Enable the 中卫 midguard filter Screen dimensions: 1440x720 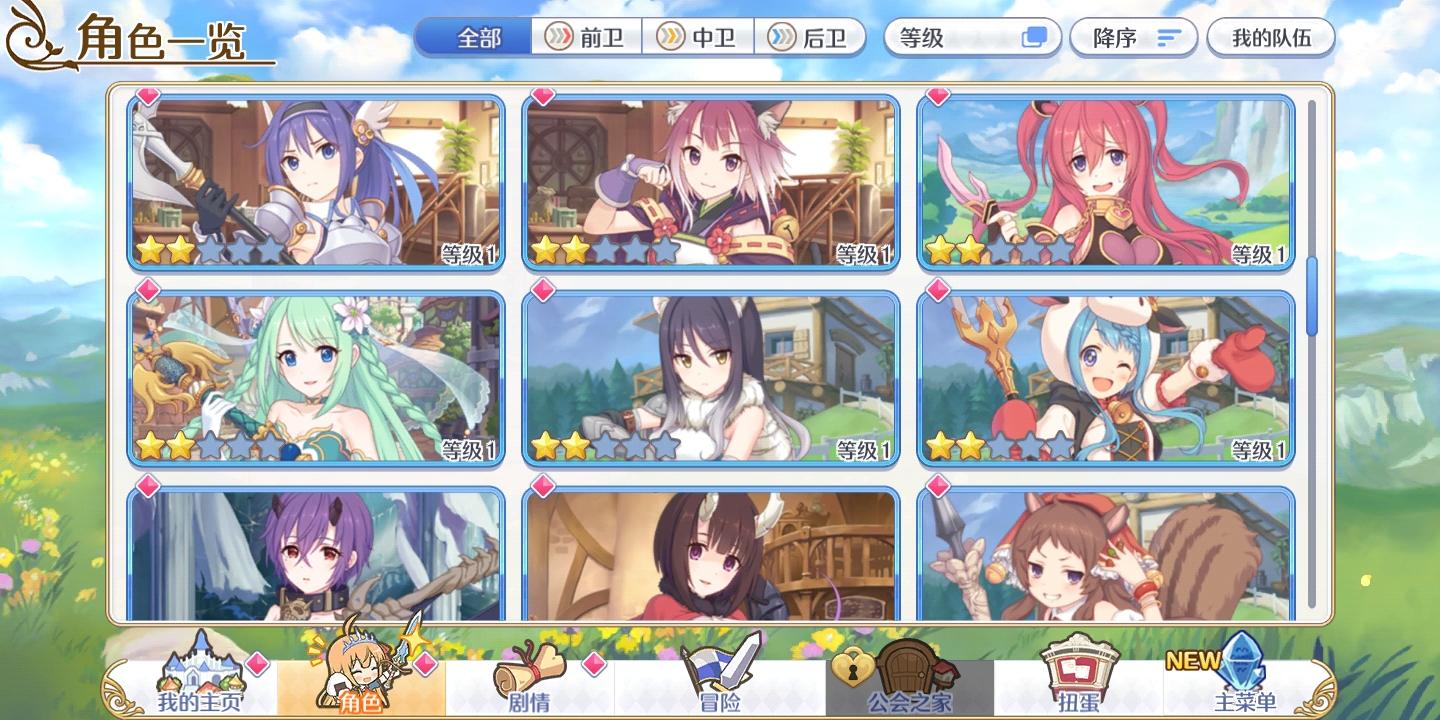coord(697,38)
